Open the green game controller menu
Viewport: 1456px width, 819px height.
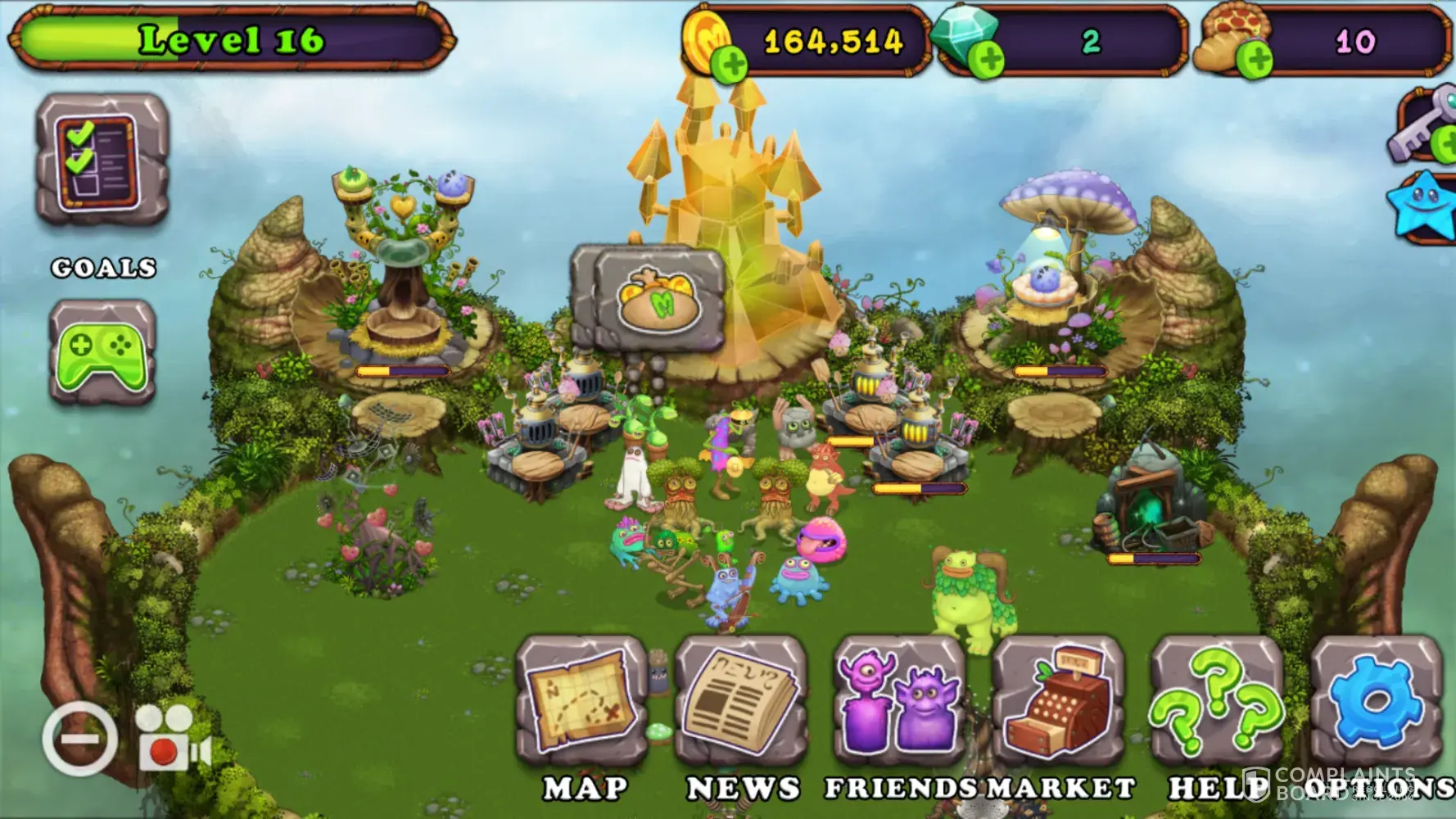point(102,352)
